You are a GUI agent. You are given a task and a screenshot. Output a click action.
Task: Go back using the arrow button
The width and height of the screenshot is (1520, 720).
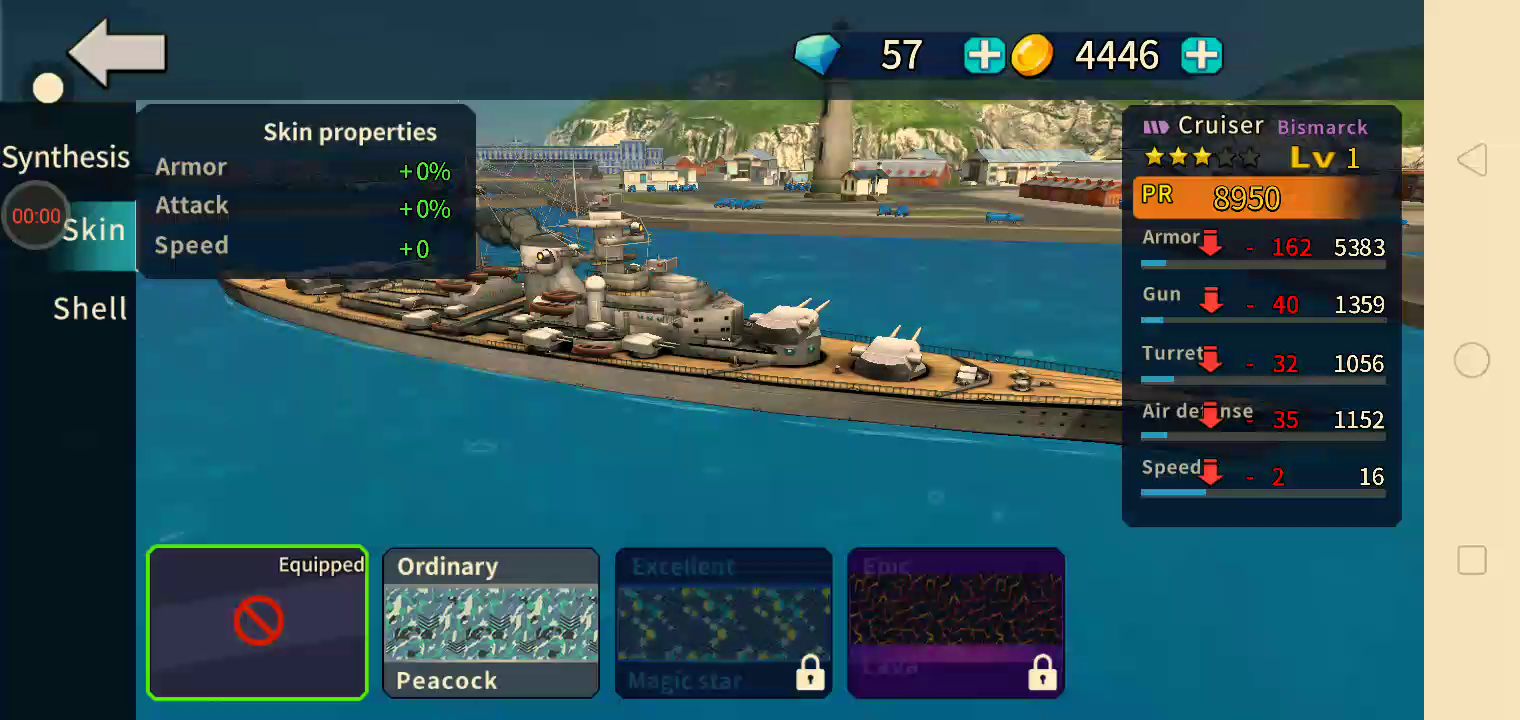(117, 53)
